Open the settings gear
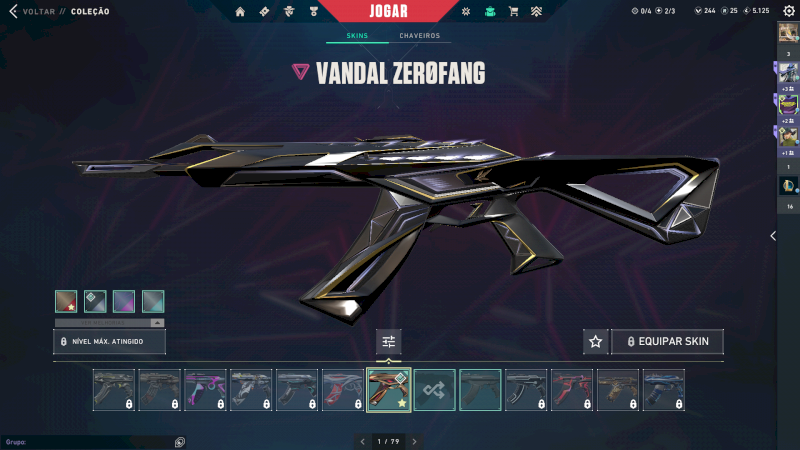 (x=788, y=11)
